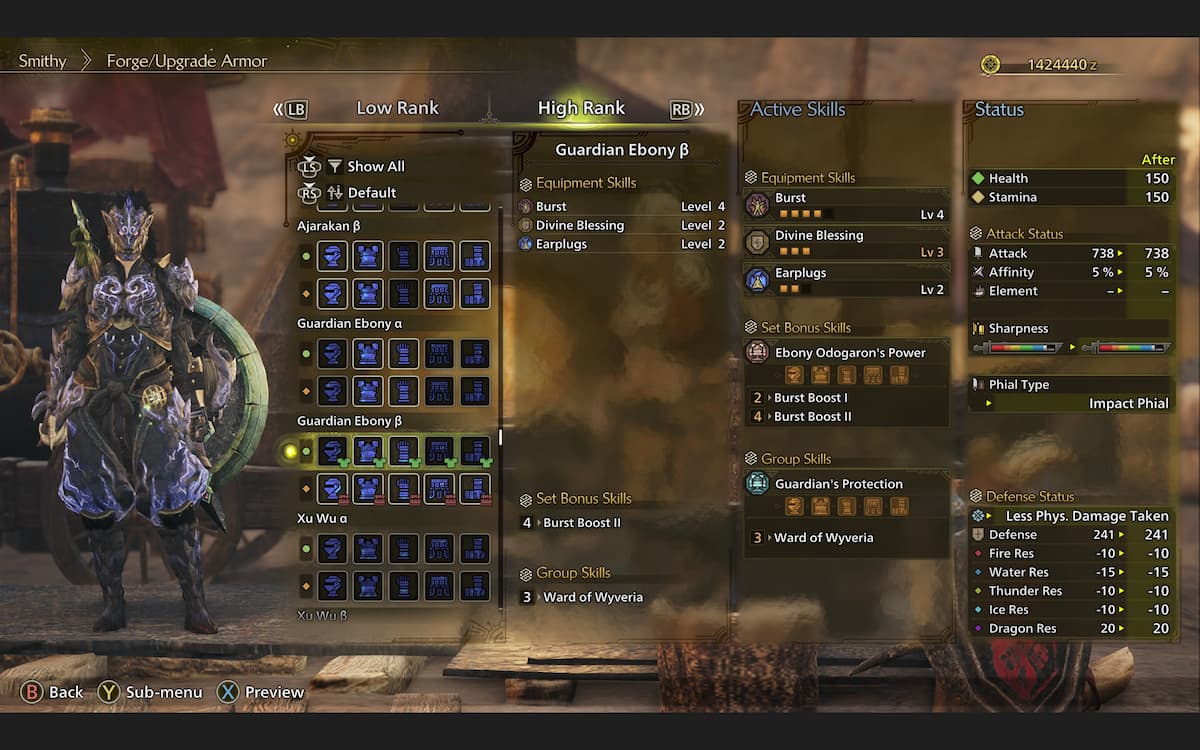Pick Guardian Ebony β leg armor in the highlighted row
Screen dimensions: 1200x750
(475, 451)
